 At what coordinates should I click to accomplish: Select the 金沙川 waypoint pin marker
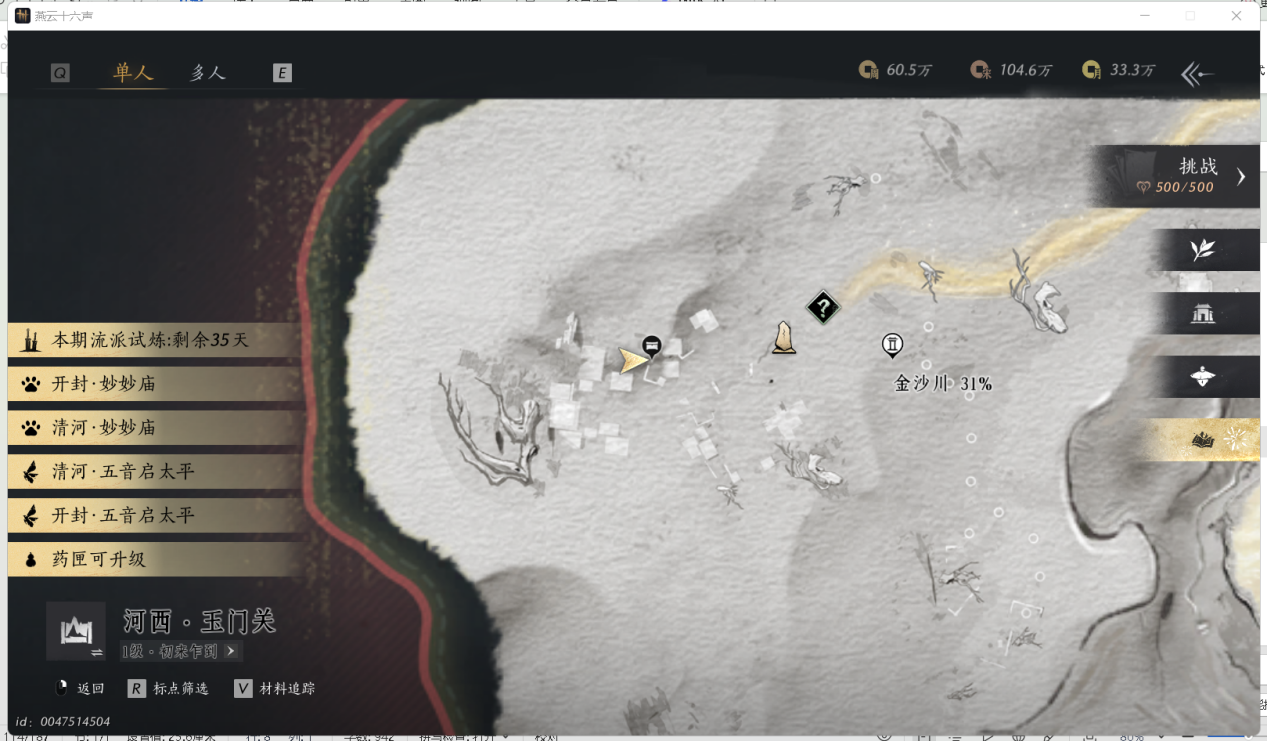click(x=892, y=346)
